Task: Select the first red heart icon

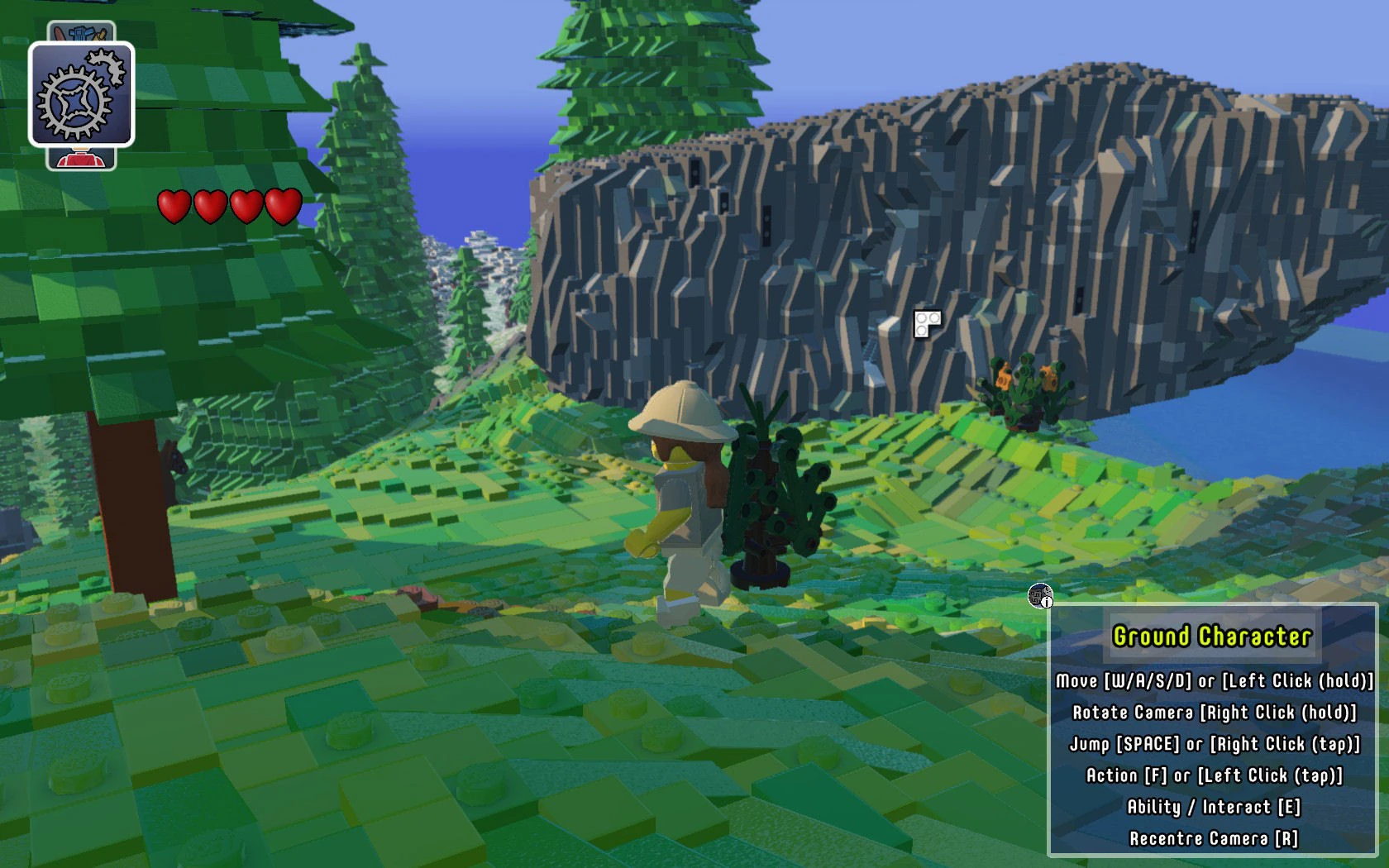Action: (174, 207)
